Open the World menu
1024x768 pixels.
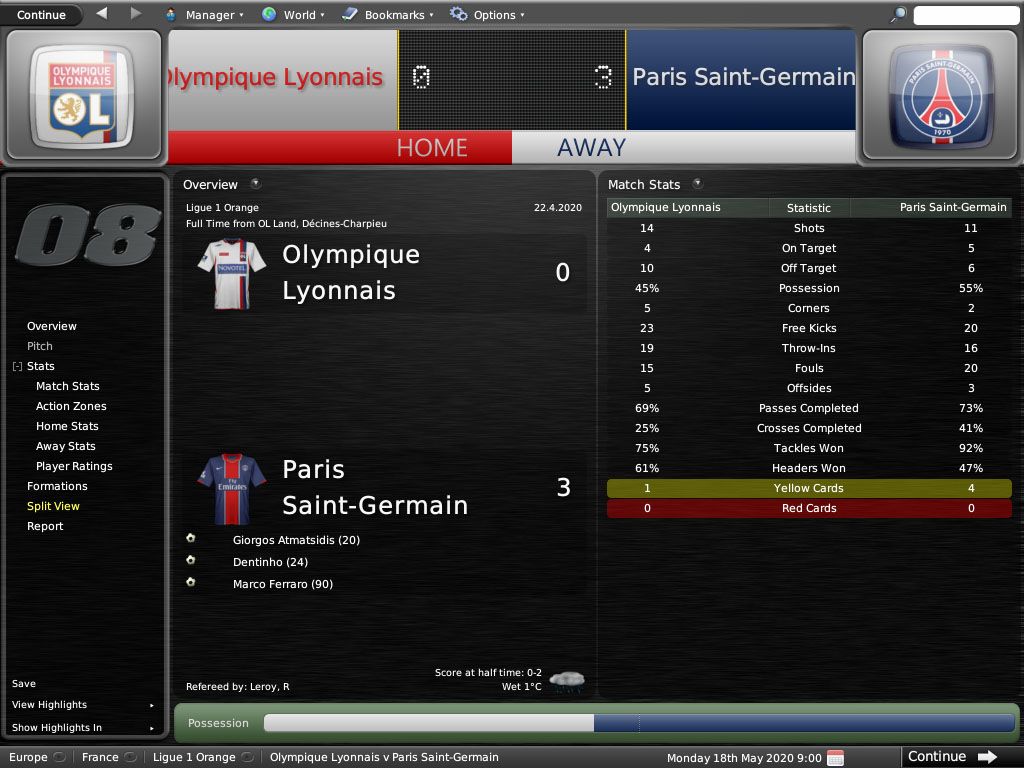coord(293,15)
